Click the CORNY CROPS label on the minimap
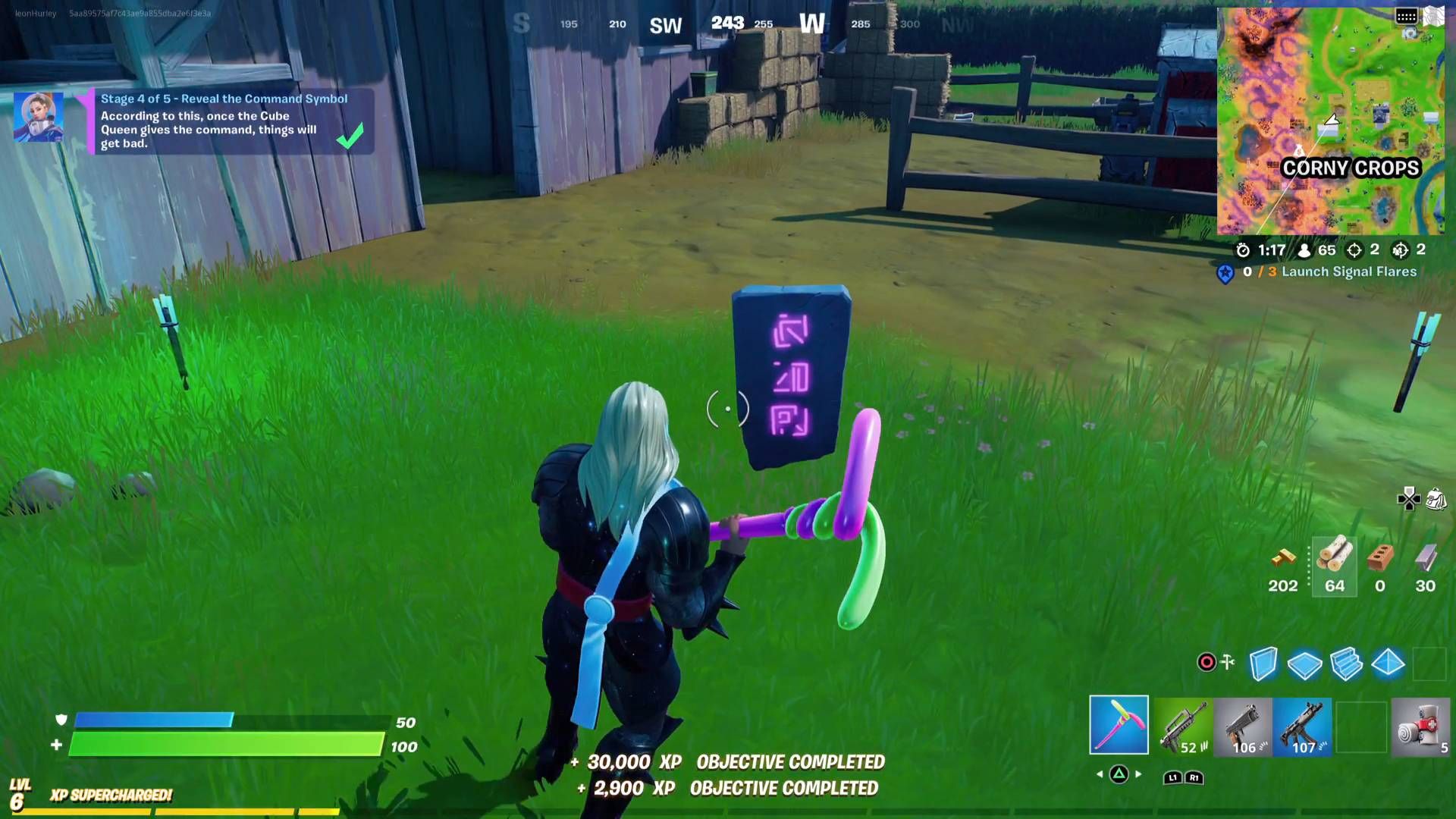 point(1351,168)
